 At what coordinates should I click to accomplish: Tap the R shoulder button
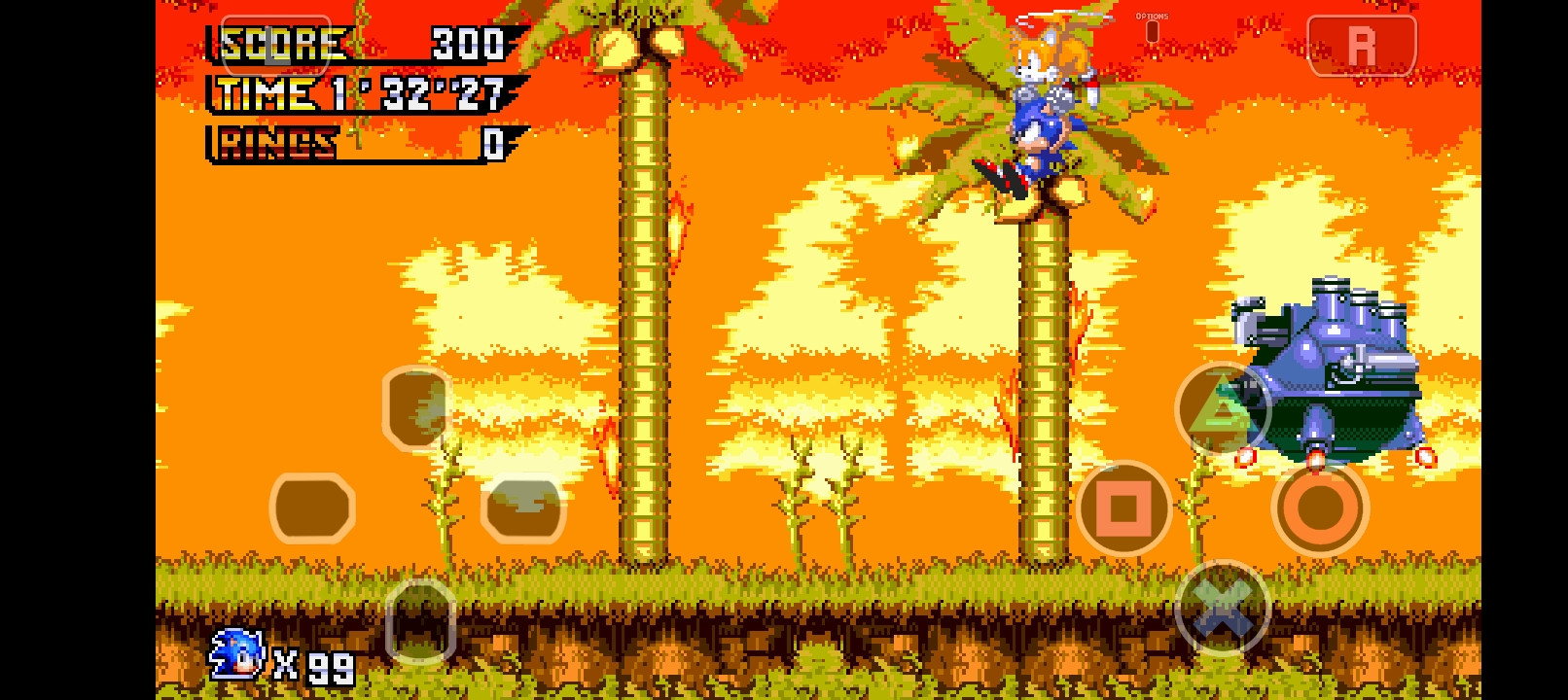(x=1361, y=43)
